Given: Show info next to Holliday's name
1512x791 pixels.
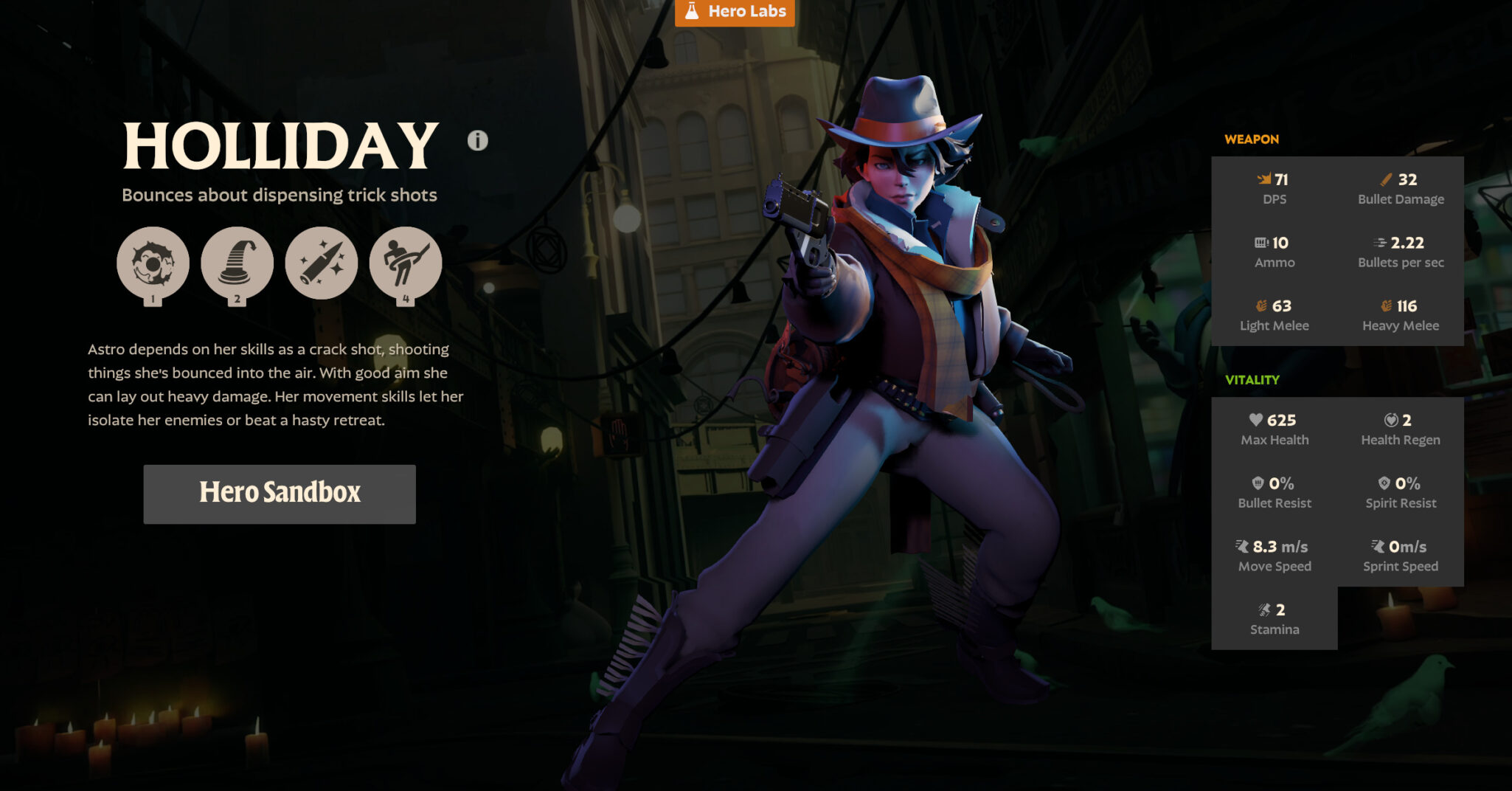Looking at the screenshot, I should coord(477,140).
